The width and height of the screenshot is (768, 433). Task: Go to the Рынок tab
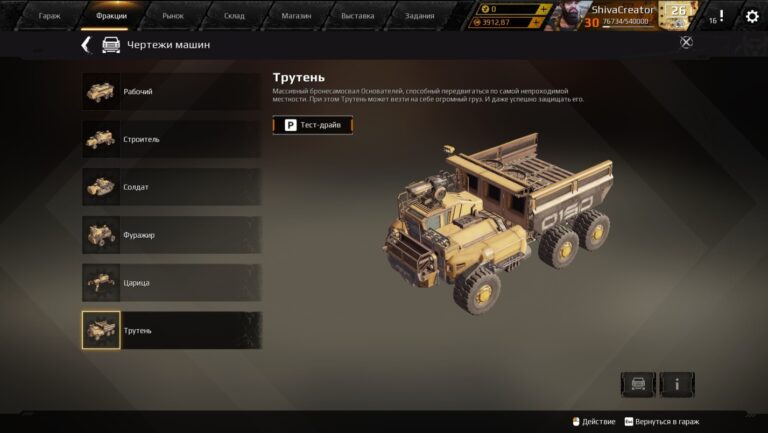point(173,16)
